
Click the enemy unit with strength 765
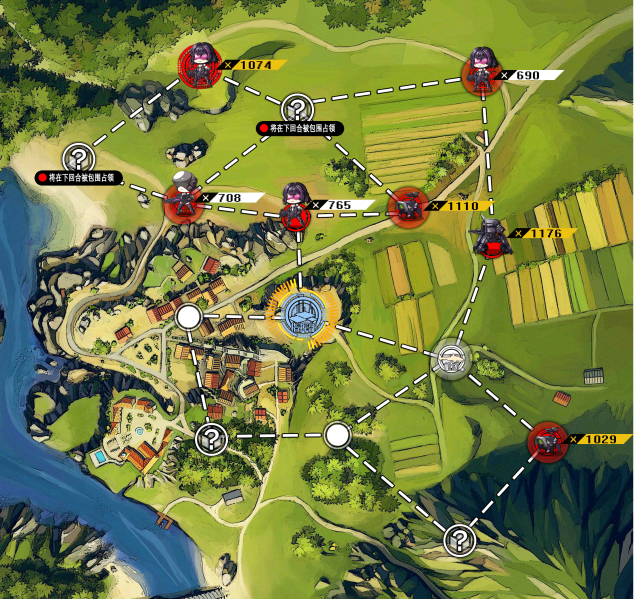[294, 208]
